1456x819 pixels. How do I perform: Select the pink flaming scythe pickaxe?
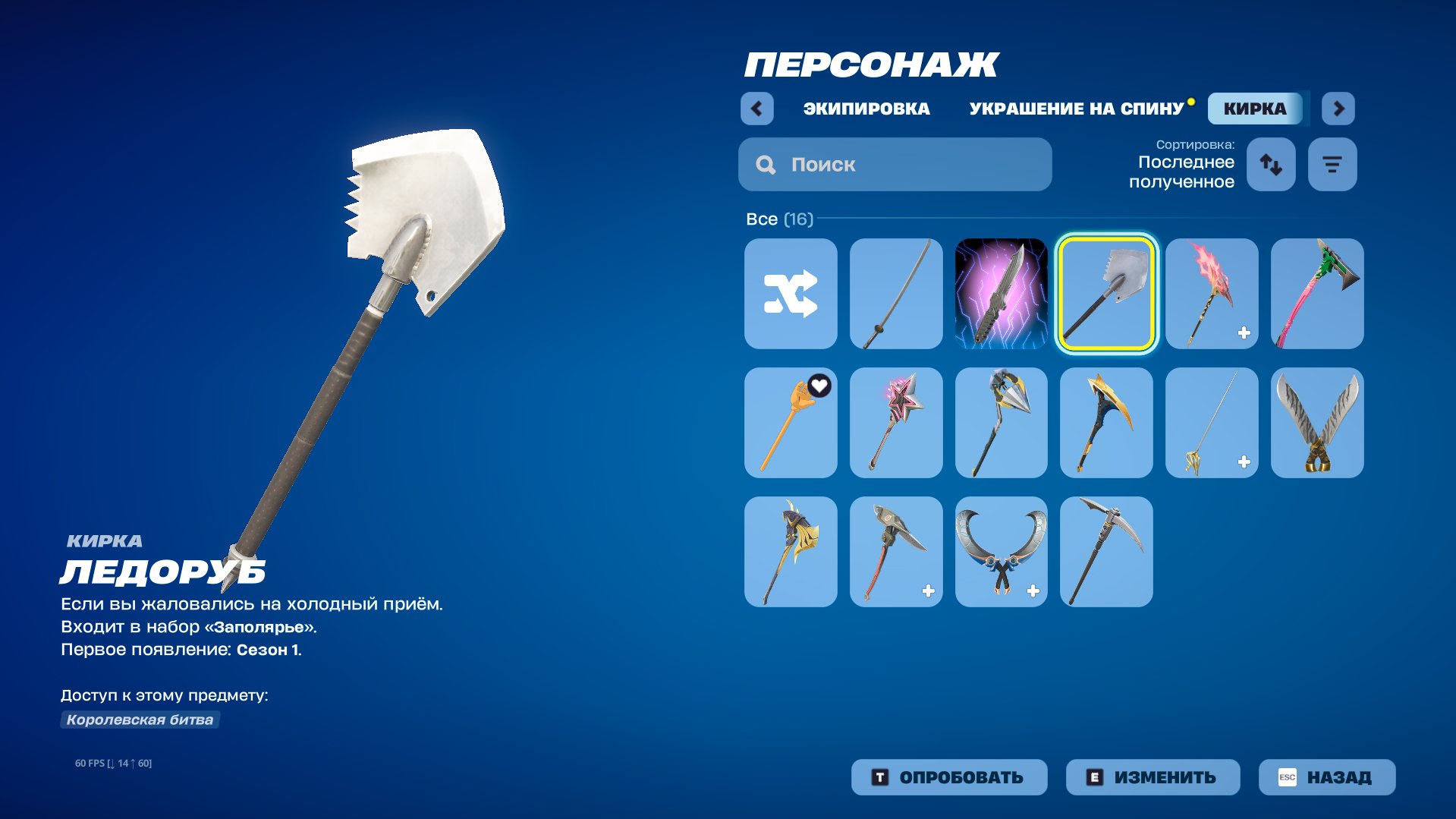point(1211,294)
